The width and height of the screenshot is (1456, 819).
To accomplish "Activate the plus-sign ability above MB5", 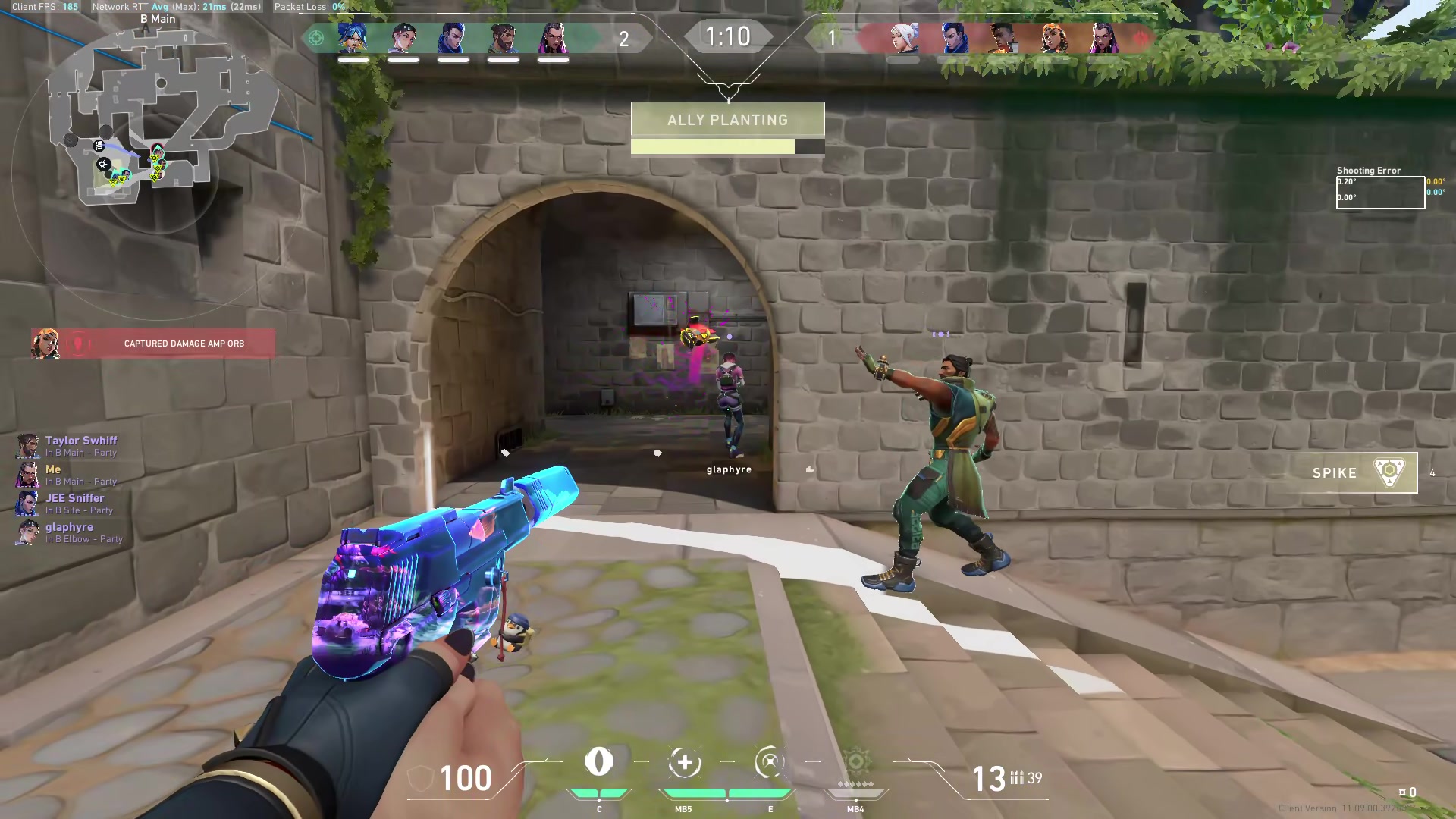I will tap(684, 762).
